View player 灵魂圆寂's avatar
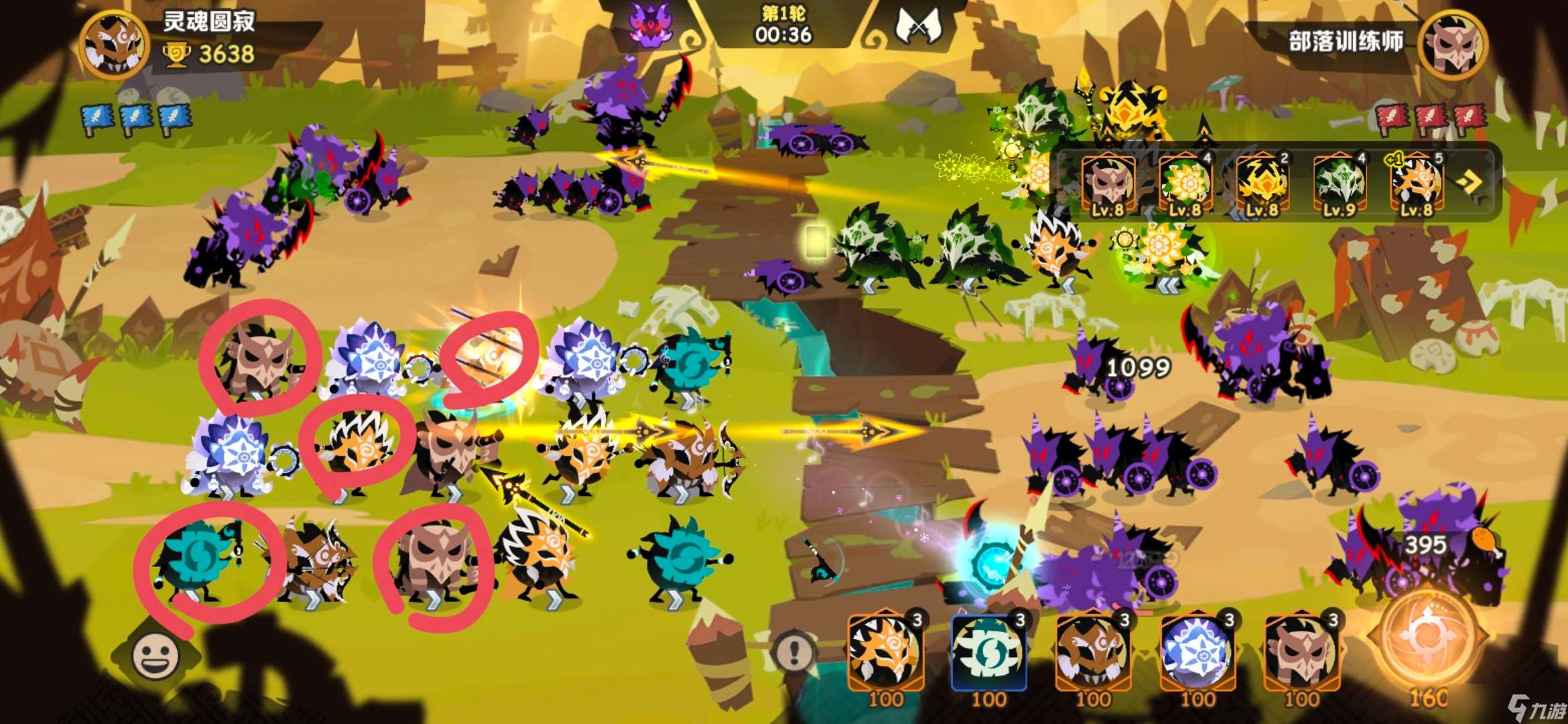Viewport: 1568px width, 724px height. (x=114, y=44)
